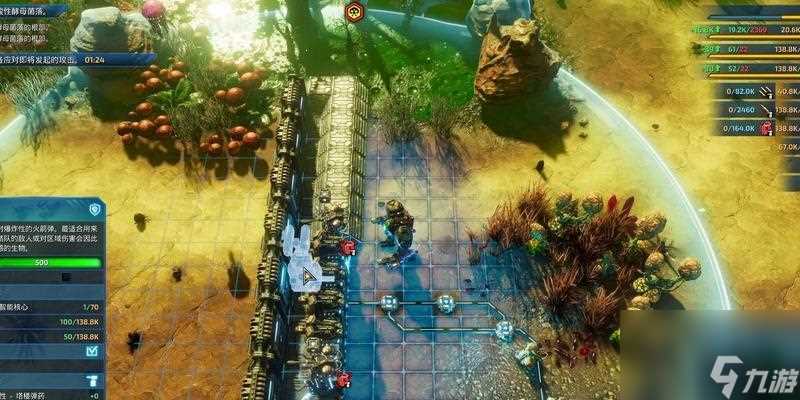Image resolution: width=800 pixels, height=400 pixels.
Task: Select the yeast colony objective in tracker
Action: click(x=40, y=8)
